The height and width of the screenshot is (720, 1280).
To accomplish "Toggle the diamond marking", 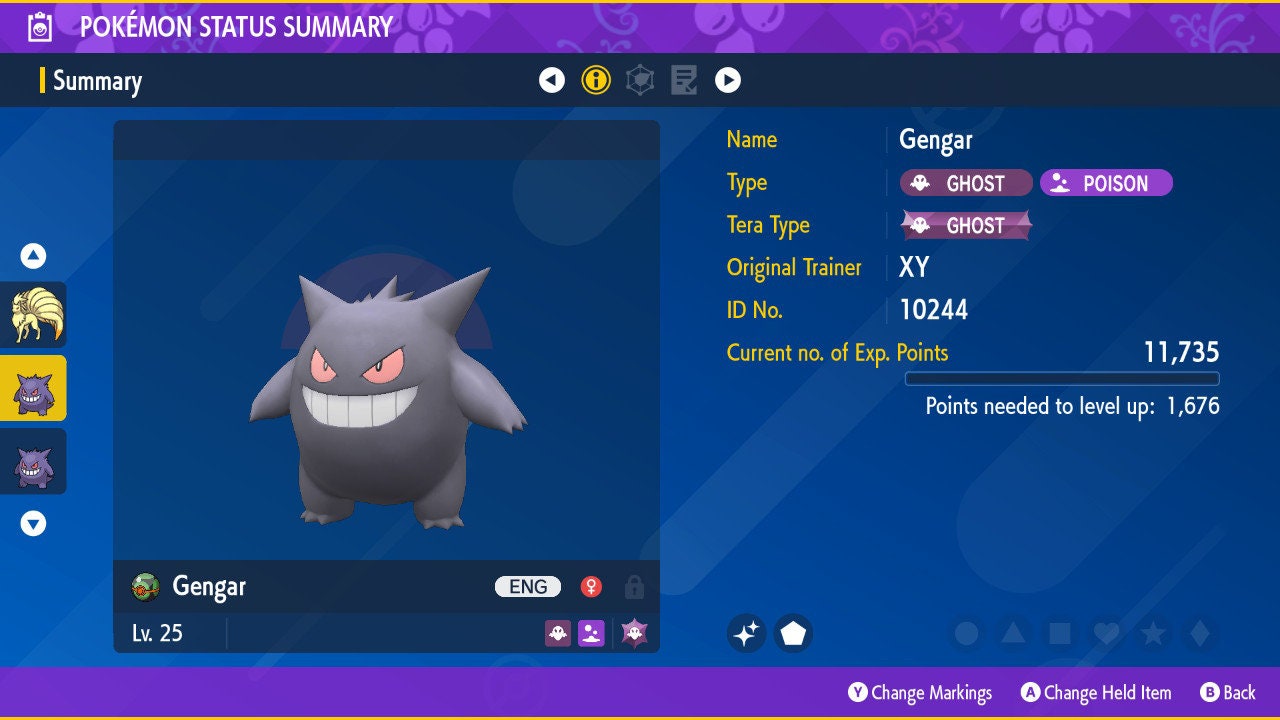I will (1198, 633).
